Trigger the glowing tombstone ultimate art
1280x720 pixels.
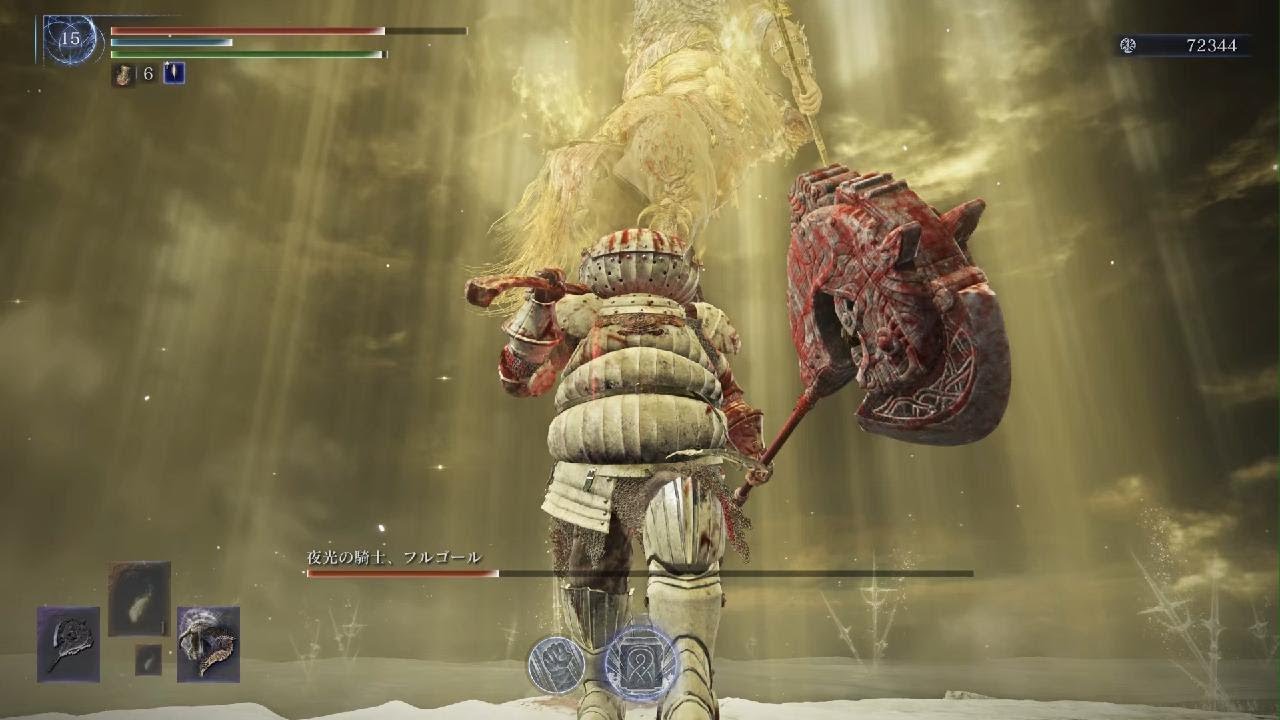click(x=641, y=663)
